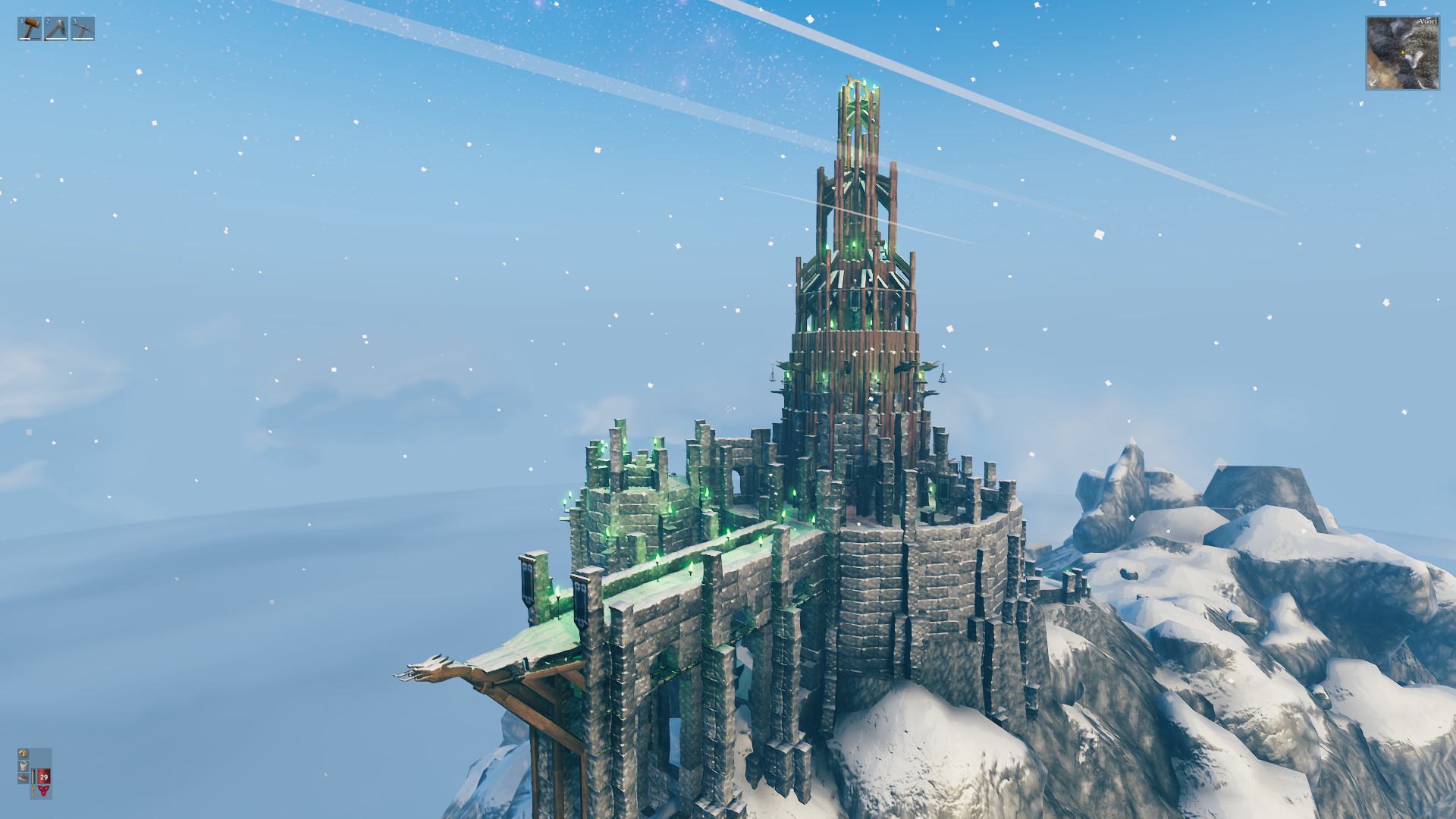
Task: Click the cooked meat food buff icon
Action: coord(24,777)
